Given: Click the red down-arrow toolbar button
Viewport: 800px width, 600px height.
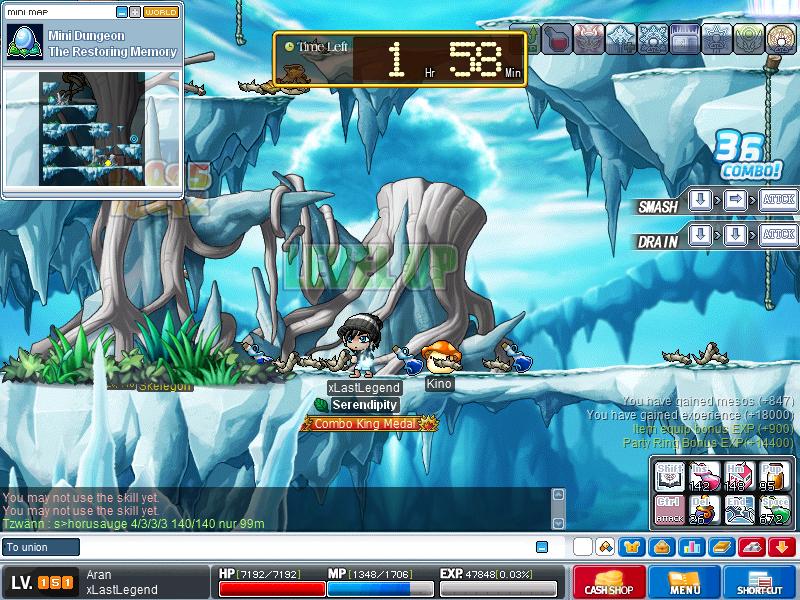Looking at the screenshot, I should point(781,547).
